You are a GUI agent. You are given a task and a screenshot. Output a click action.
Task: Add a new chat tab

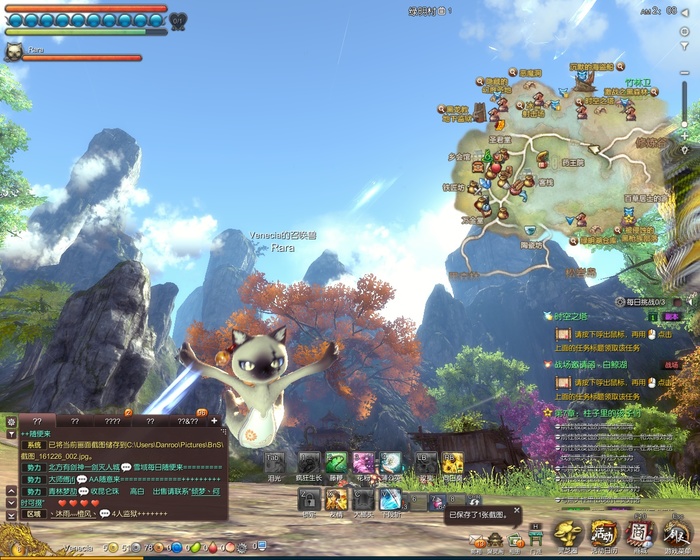coord(213,421)
